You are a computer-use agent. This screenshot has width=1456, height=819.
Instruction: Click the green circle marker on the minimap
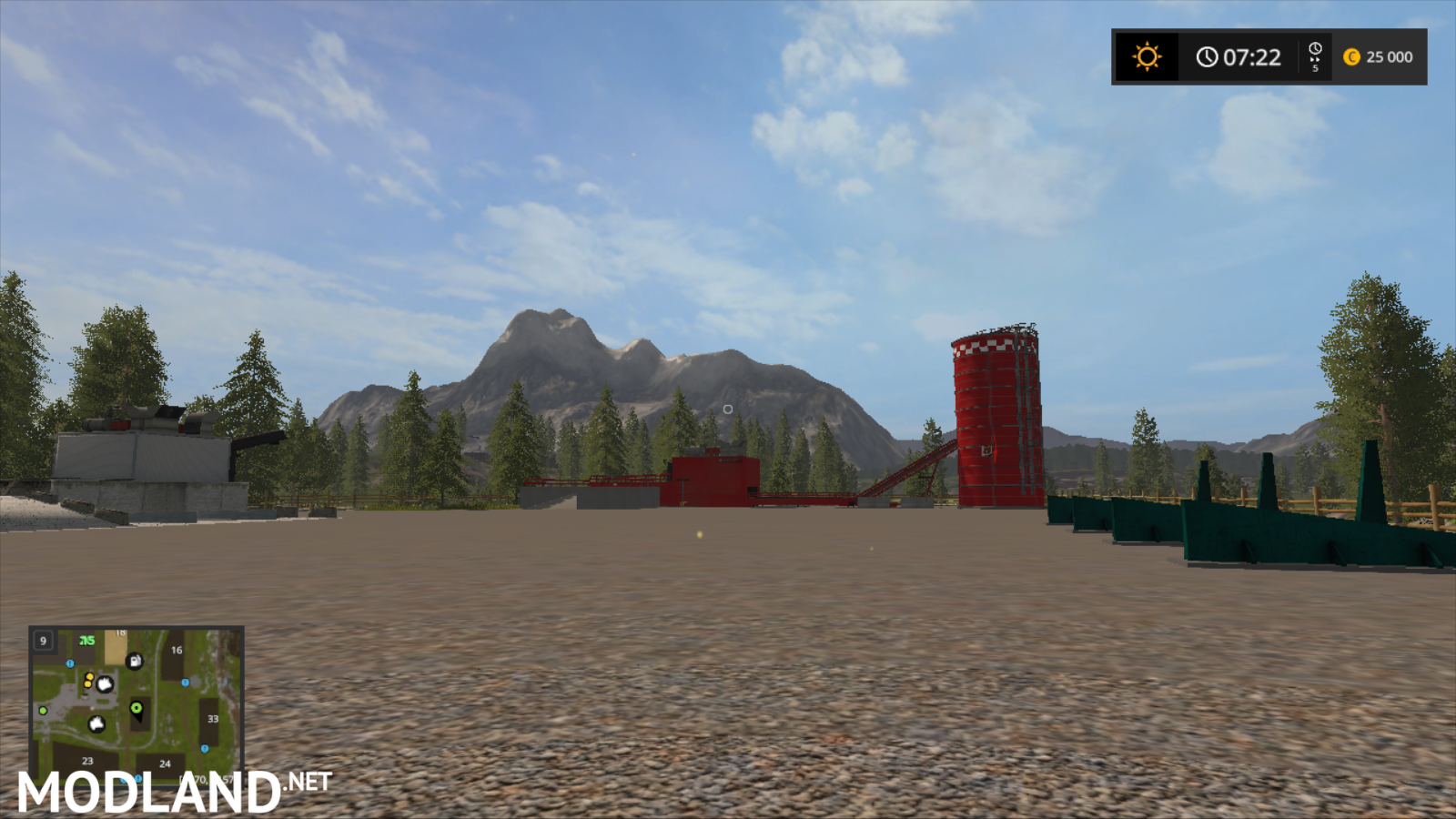point(43,711)
